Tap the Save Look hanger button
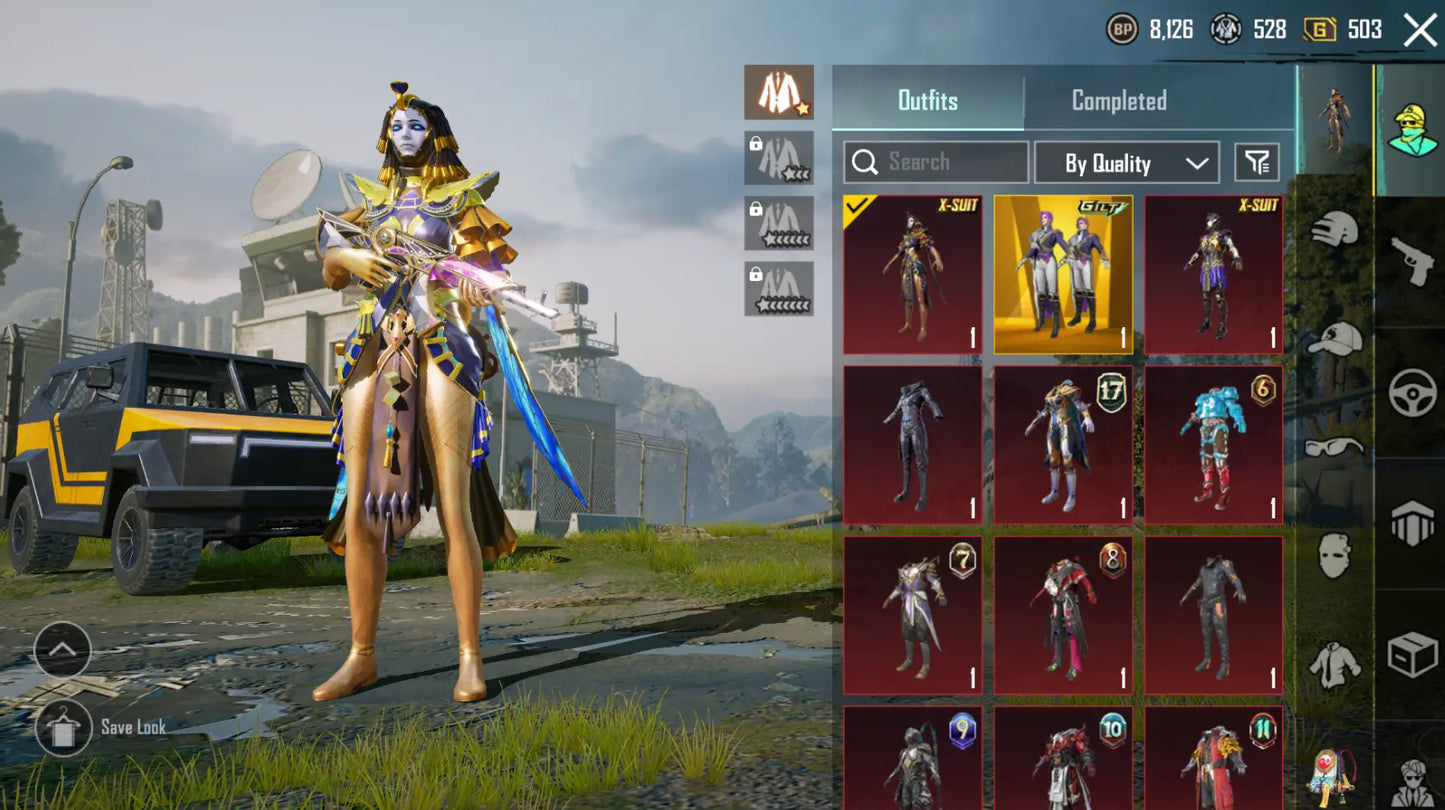This screenshot has width=1445, height=810. coord(64,727)
